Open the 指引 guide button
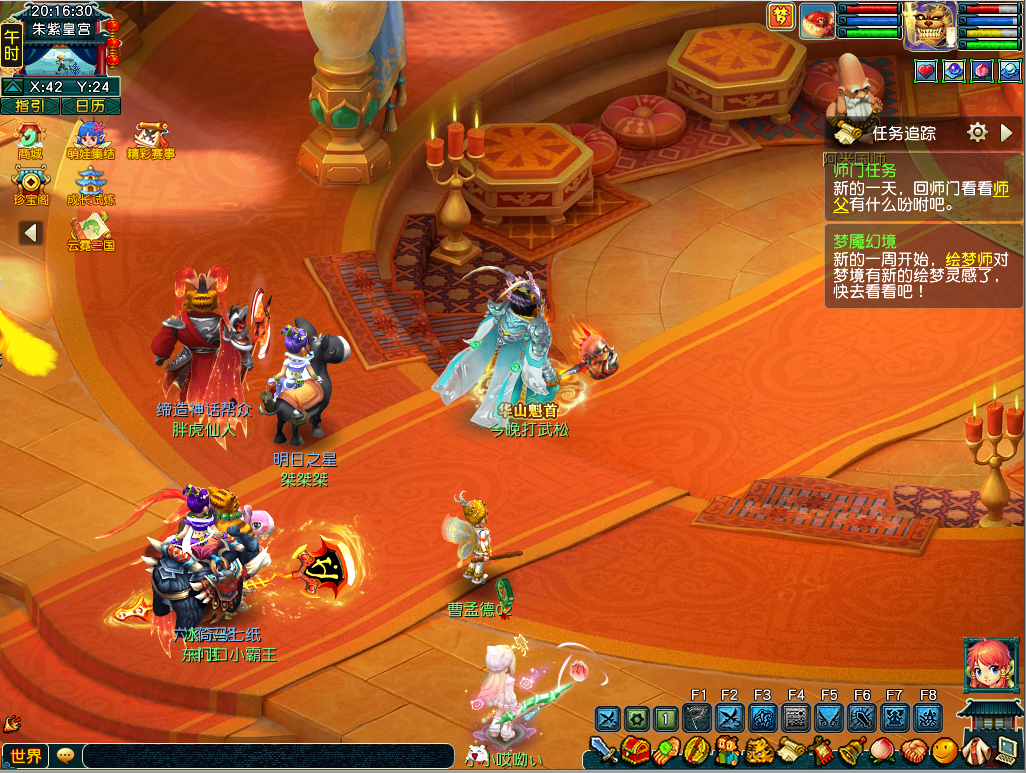 coord(30,106)
